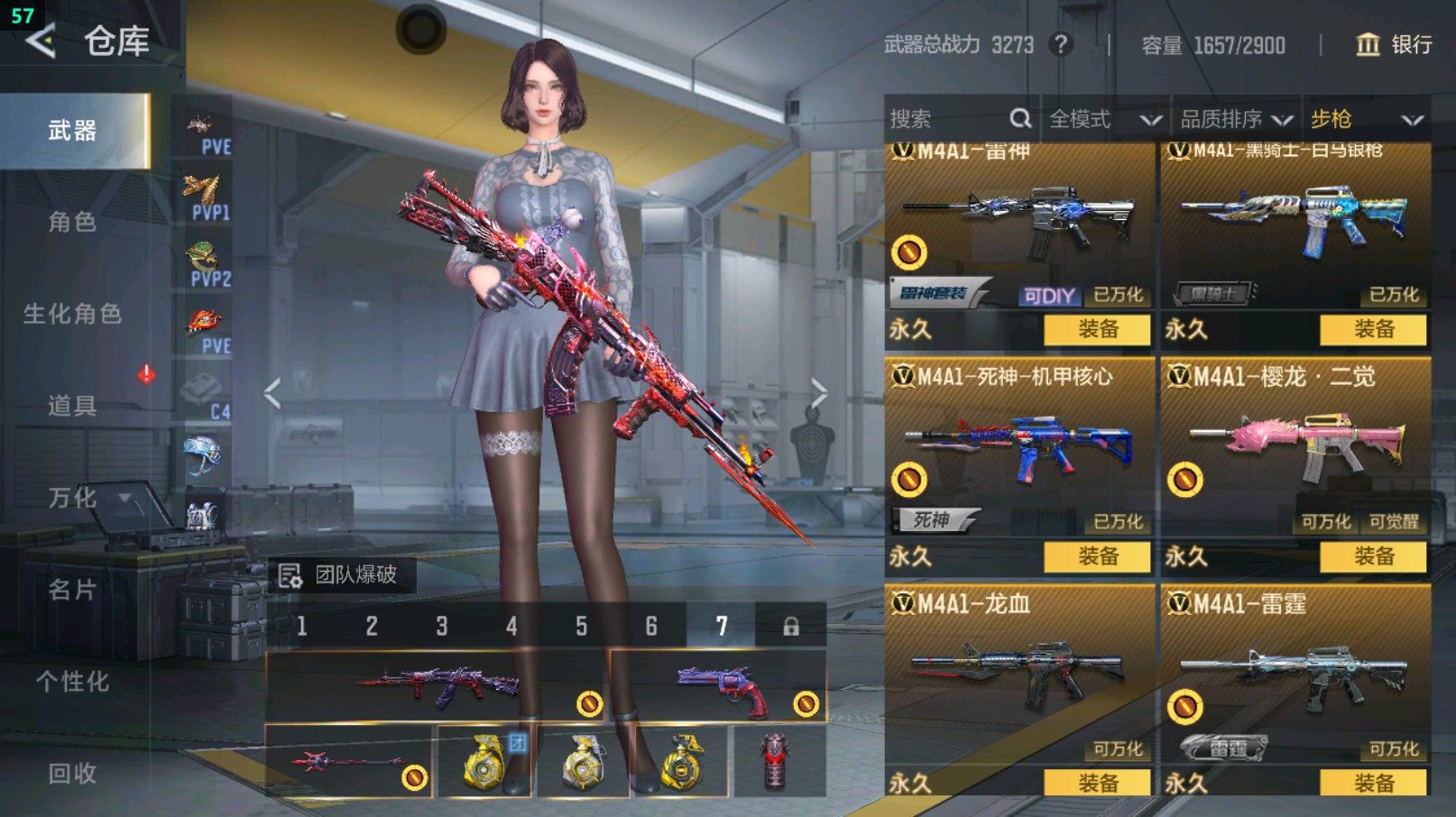The image size is (1456, 817).
Task: Show next character view with right arrow
Action: click(x=818, y=393)
